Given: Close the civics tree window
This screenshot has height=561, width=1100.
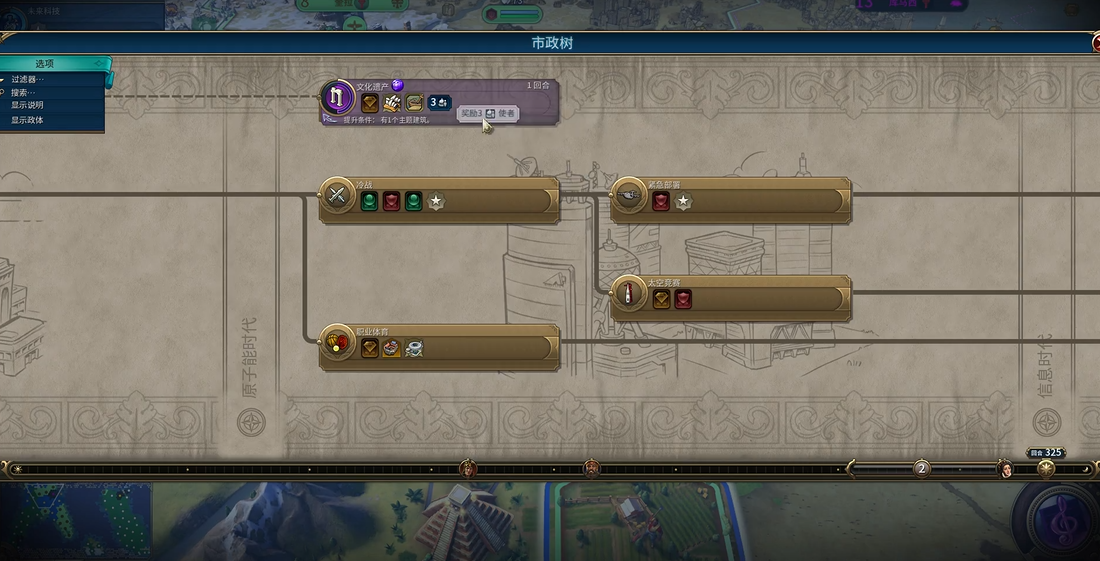Looking at the screenshot, I should pos(1096,44).
